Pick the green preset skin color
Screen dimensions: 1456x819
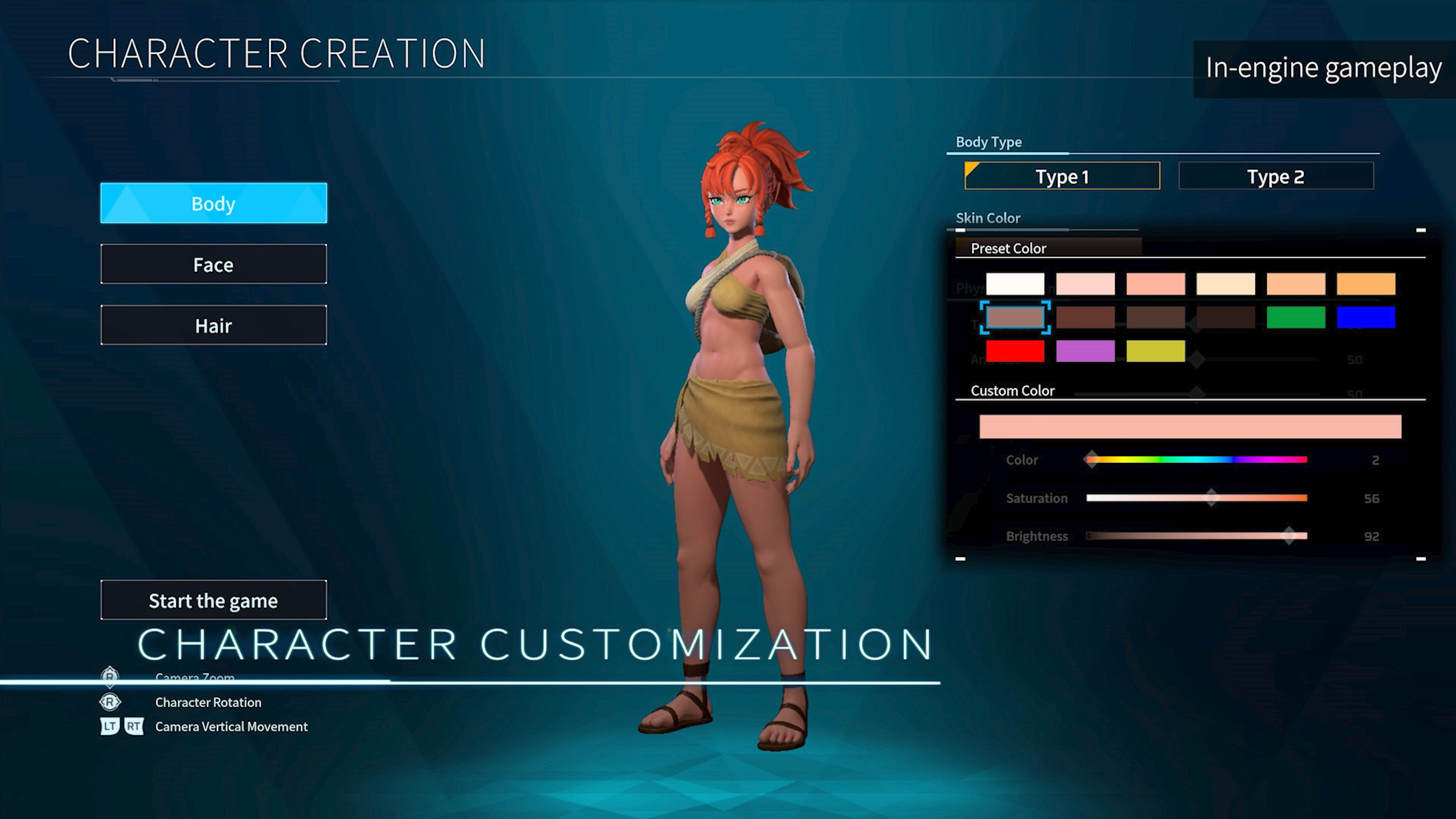click(1296, 317)
